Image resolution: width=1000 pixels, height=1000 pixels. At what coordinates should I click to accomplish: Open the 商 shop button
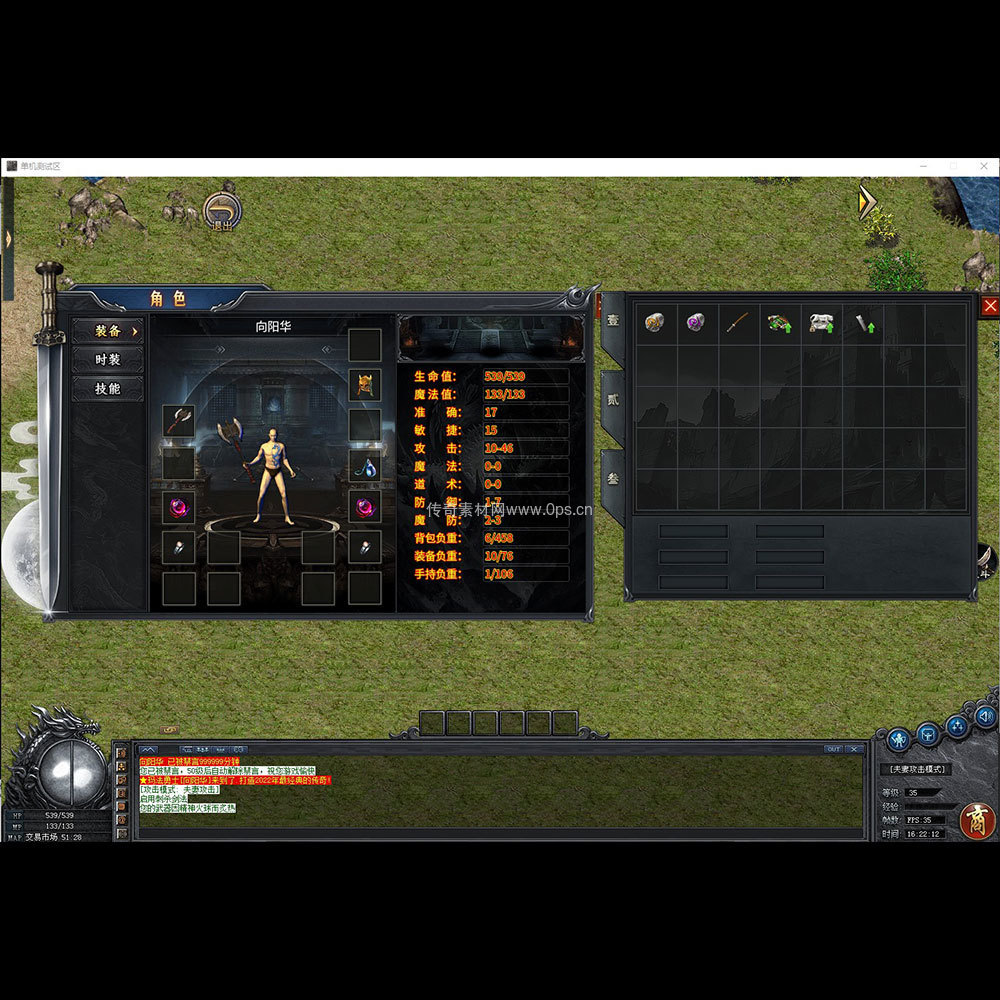coord(976,820)
